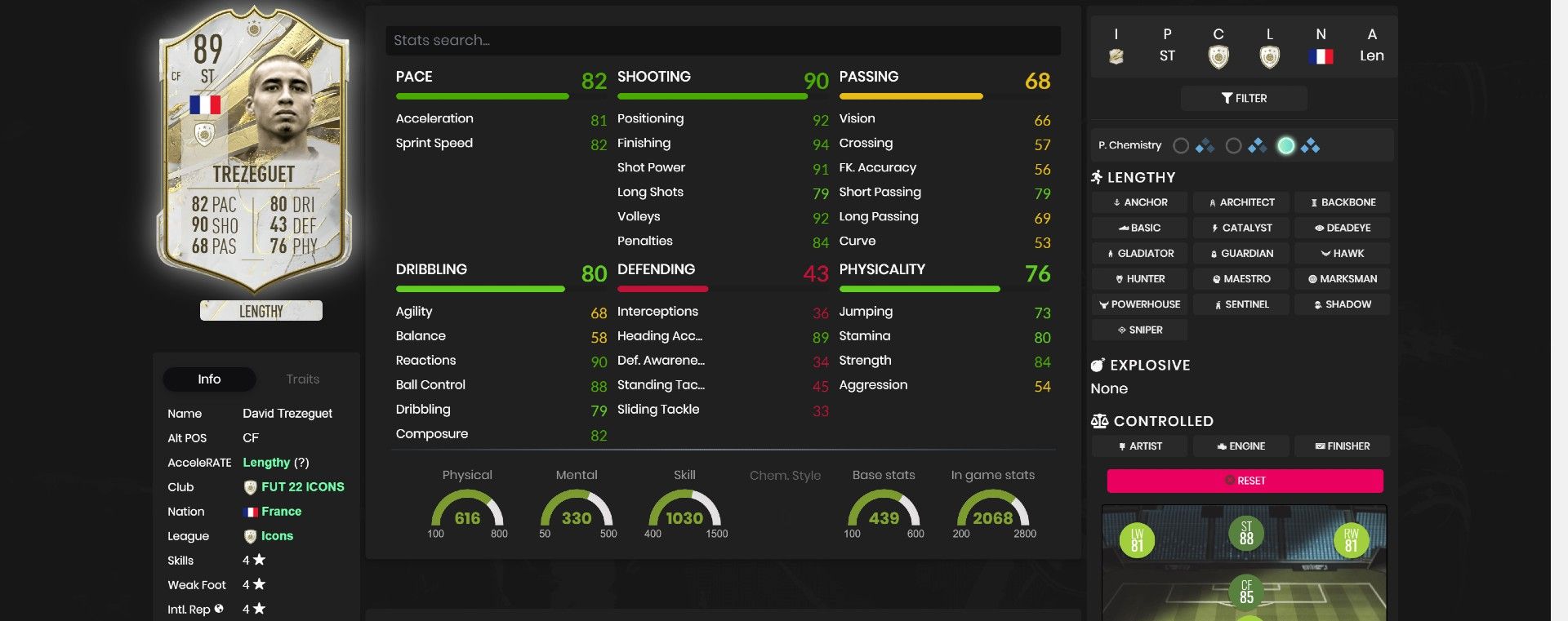Viewport: 1568px width, 621px height.
Task: Toggle the highlighted third P. Chemistry option
Action: pyautogui.click(x=1286, y=144)
